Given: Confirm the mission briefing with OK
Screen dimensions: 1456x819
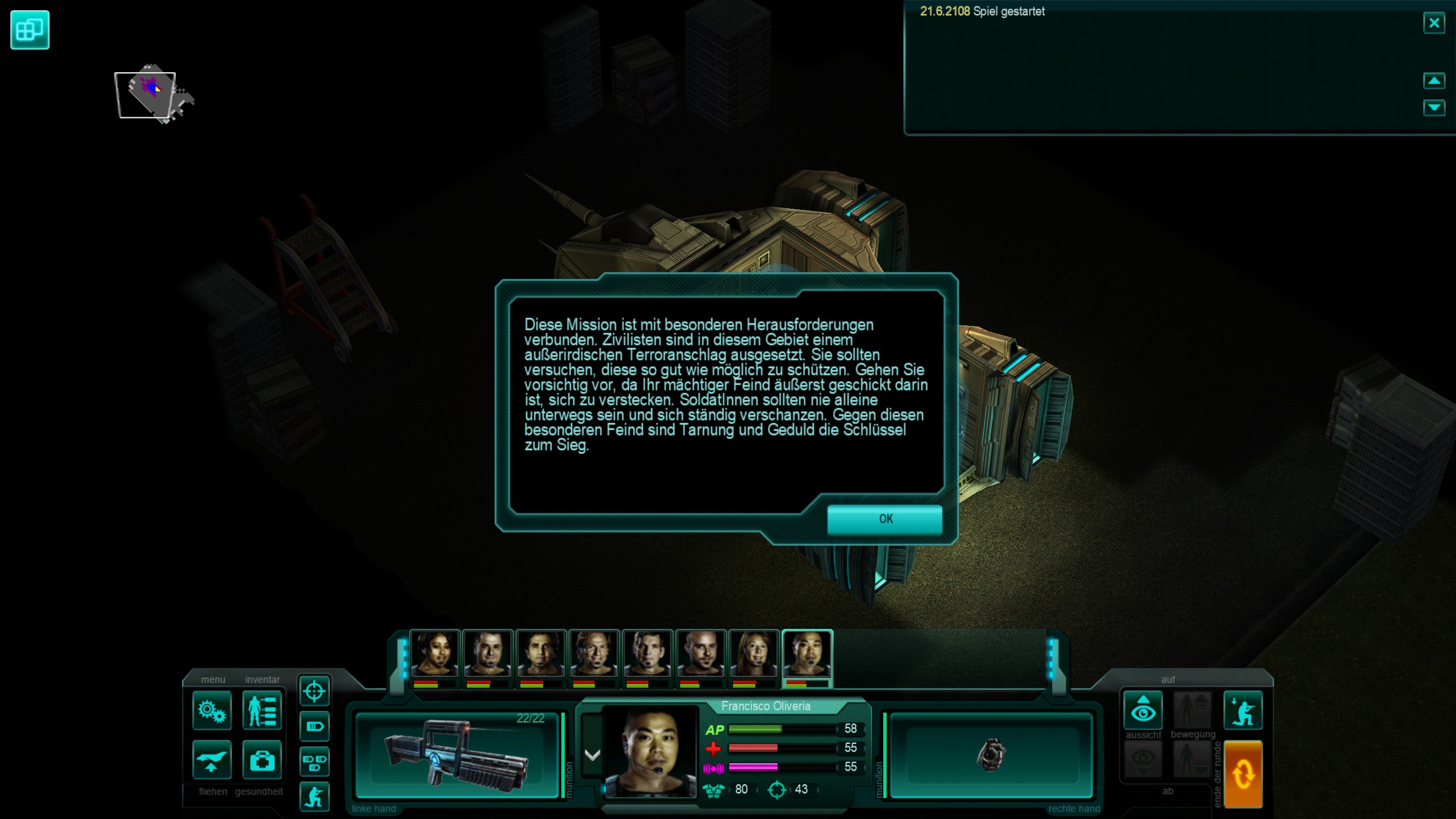Looking at the screenshot, I should coord(884,519).
